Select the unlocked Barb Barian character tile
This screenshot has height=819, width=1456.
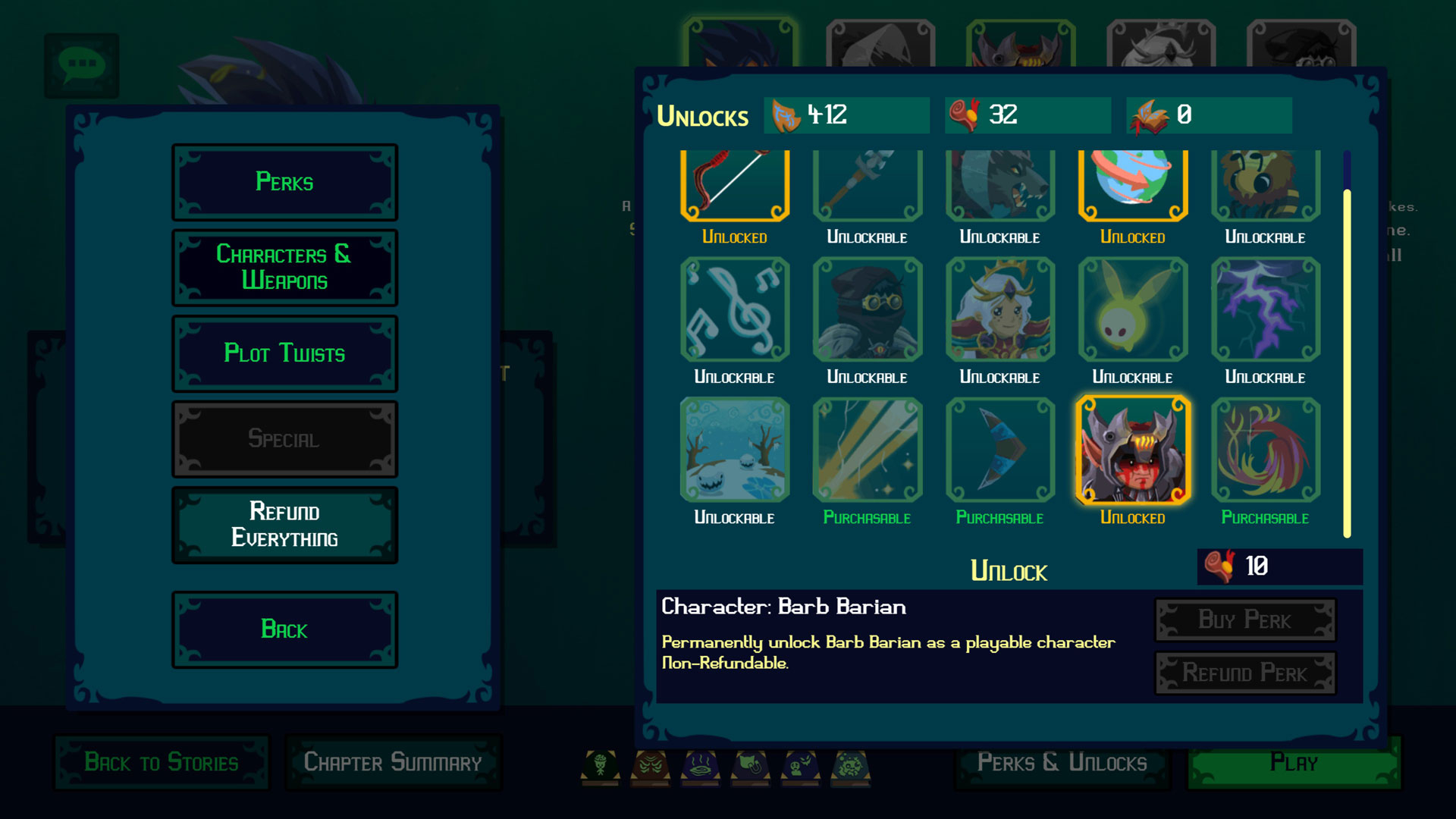point(1132,450)
